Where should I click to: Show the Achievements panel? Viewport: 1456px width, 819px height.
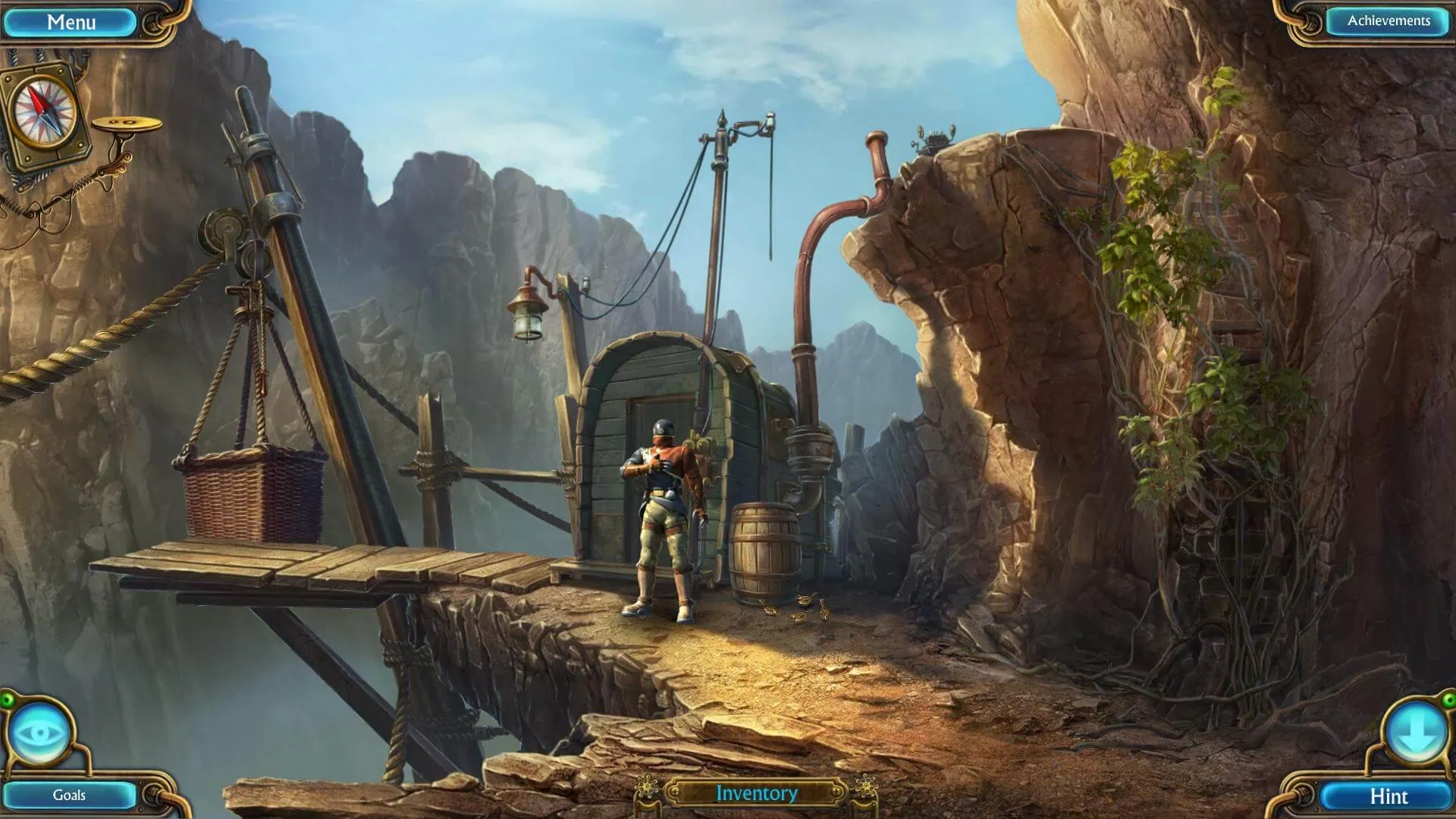(1388, 21)
